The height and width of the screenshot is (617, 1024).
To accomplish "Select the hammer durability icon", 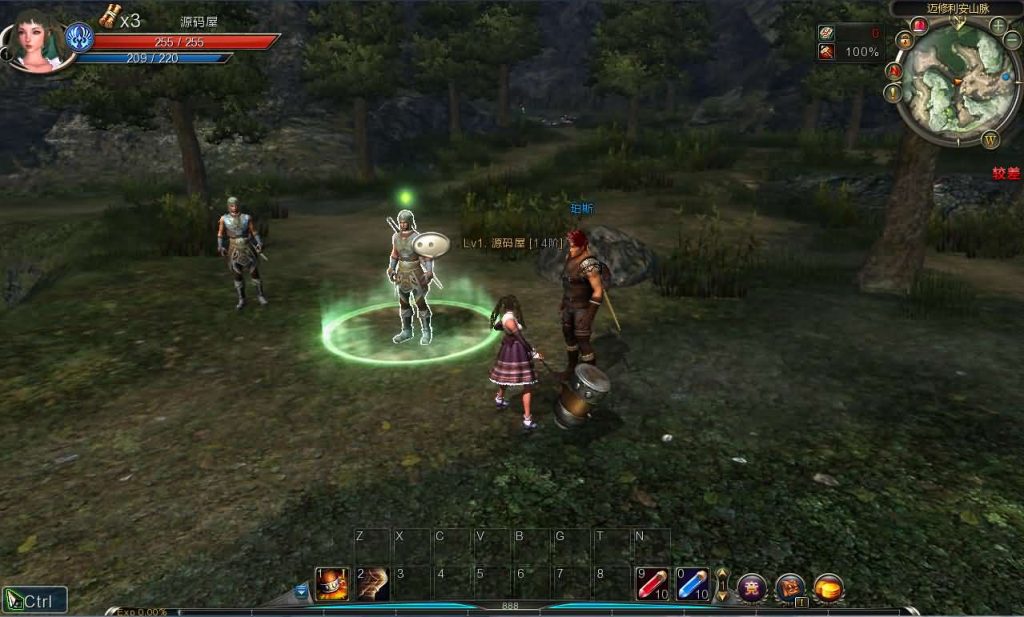I will 827,52.
